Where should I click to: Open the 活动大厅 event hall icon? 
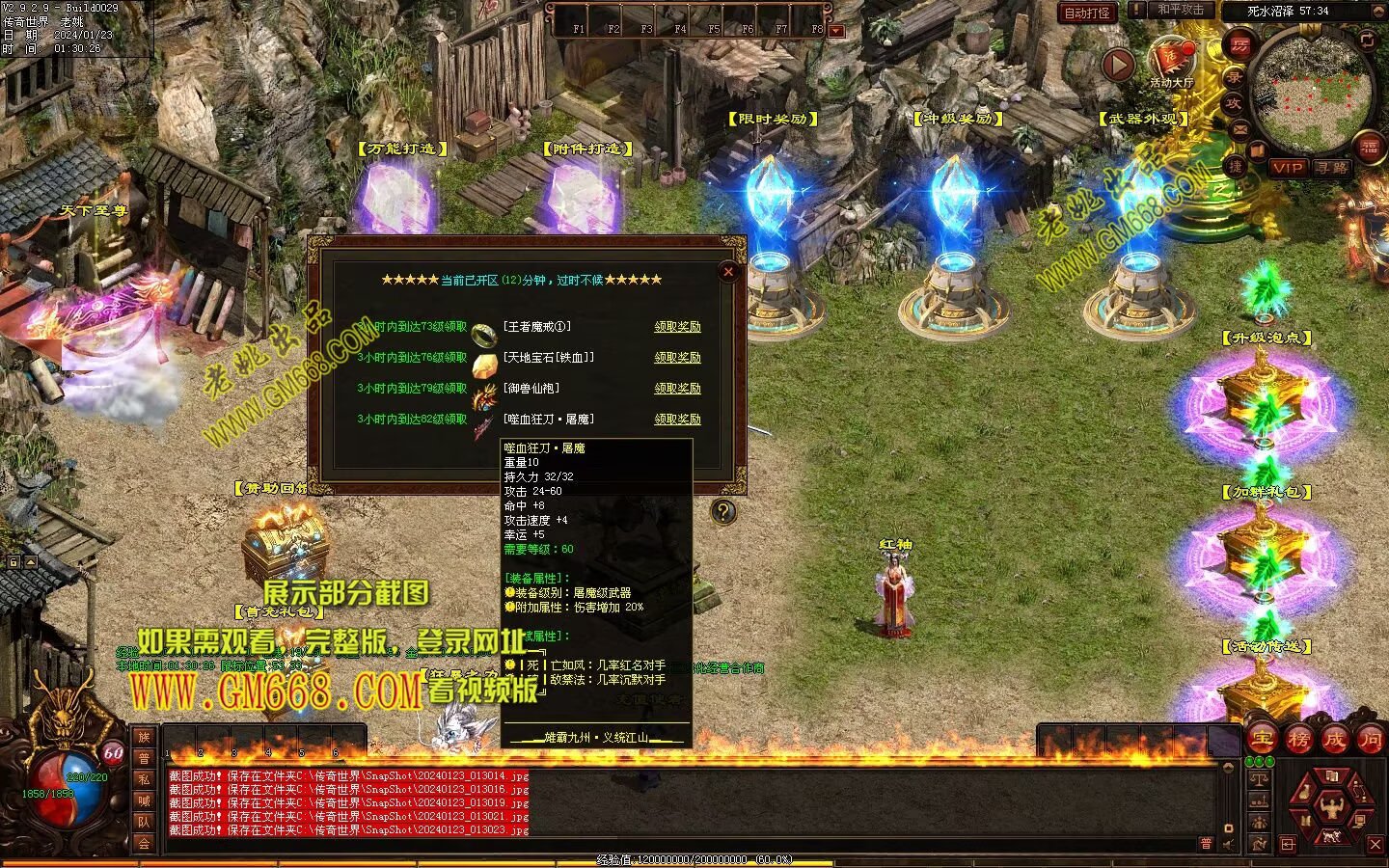pyautogui.click(x=1171, y=60)
